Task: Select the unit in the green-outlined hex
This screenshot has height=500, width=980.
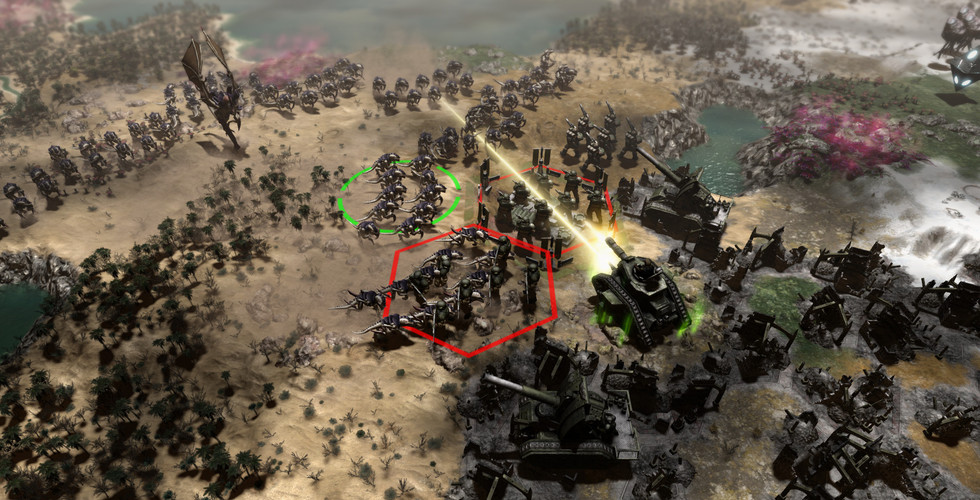Action: [399, 197]
